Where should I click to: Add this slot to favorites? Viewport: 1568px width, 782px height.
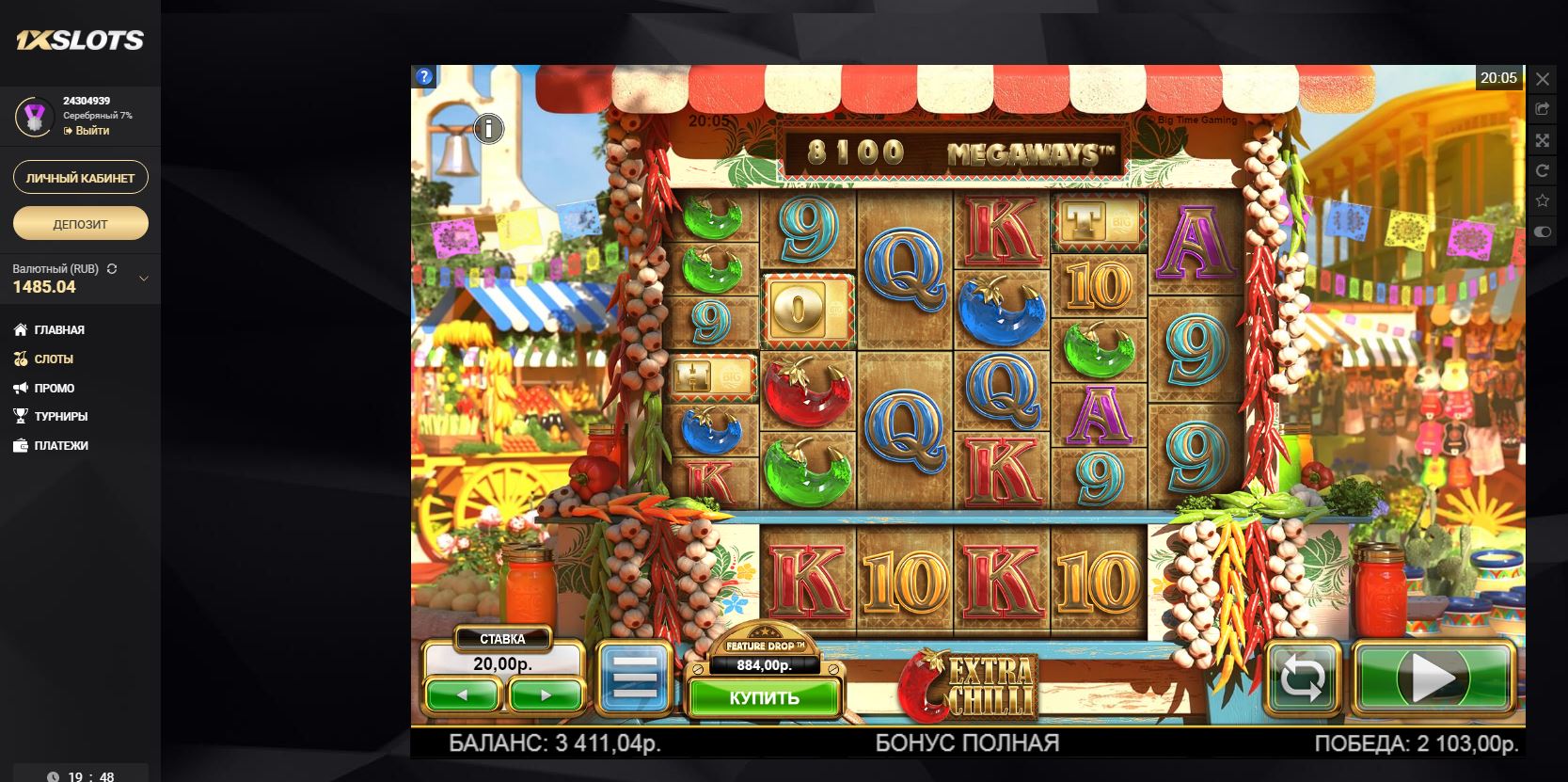tap(1543, 200)
